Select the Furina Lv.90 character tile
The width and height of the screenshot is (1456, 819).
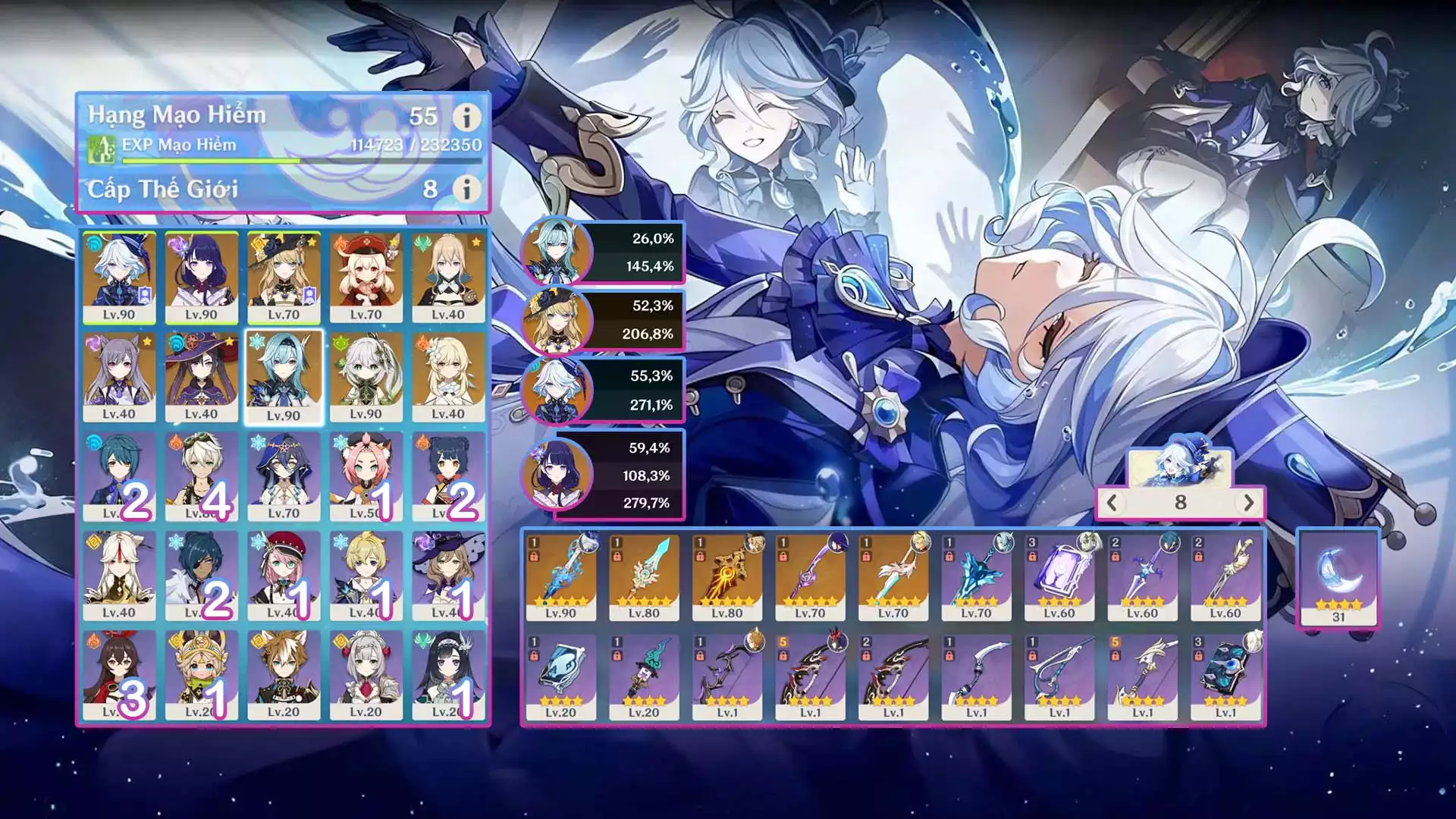pyautogui.click(x=119, y=278)
